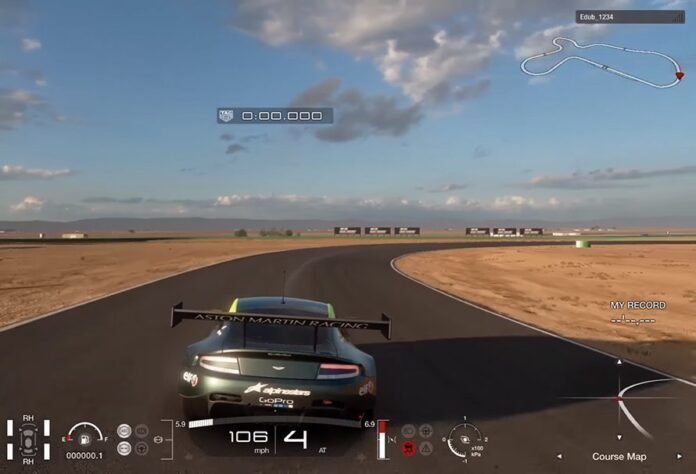
Task: Click the tire wear car diagram
Action: [28, 441]
